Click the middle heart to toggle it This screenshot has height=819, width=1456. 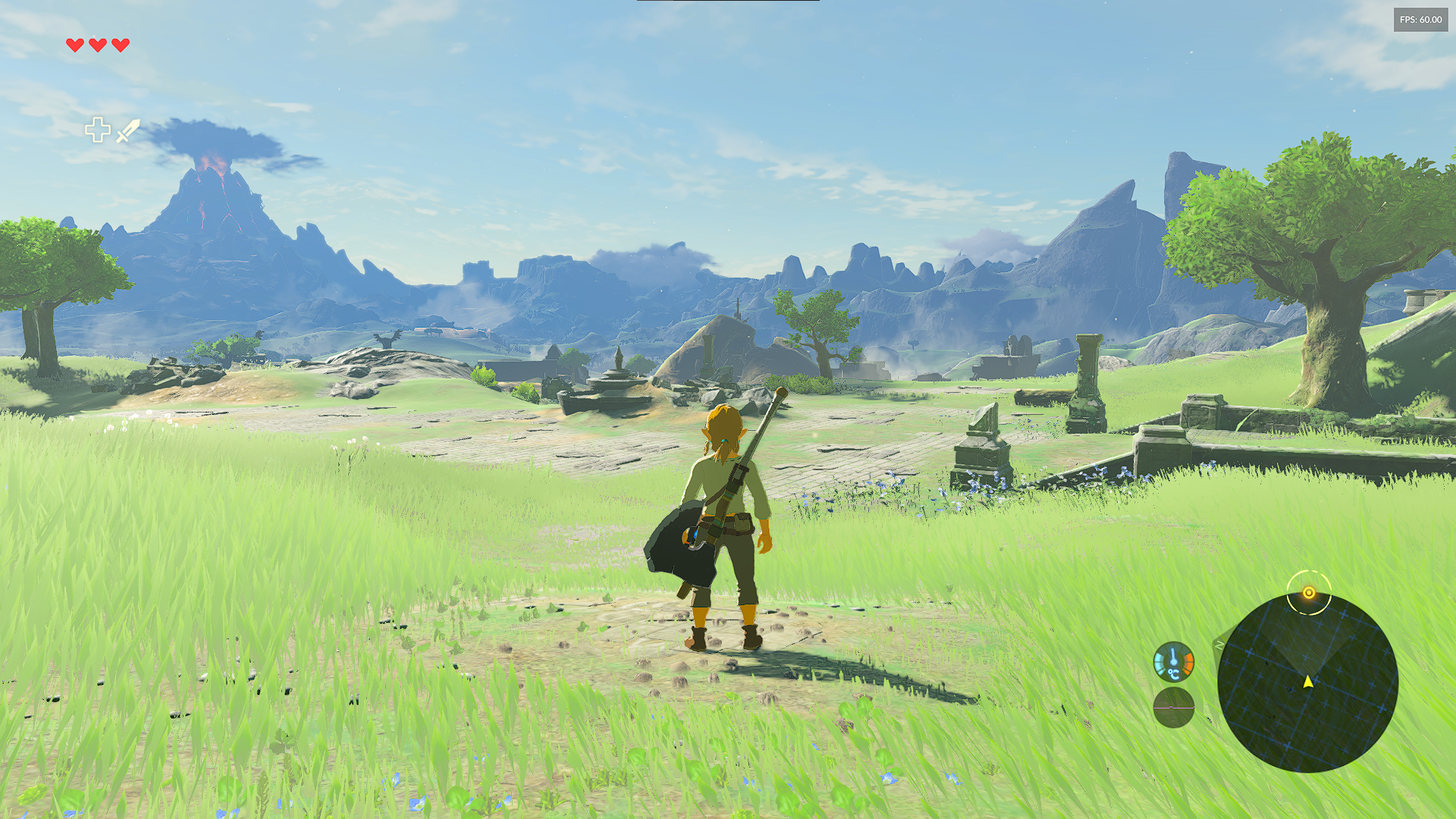(x=98, y=45)
